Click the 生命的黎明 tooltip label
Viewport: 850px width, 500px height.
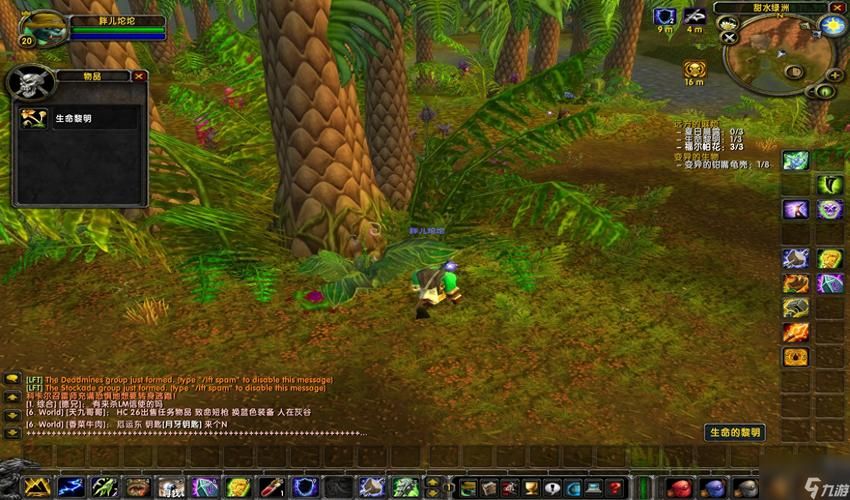pyautogui.click(x=734, y=432)
